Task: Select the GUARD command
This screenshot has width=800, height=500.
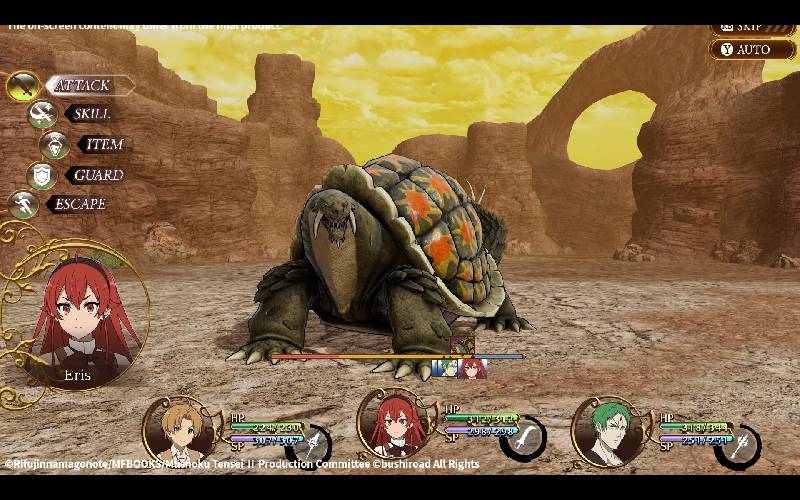Action: (x=96, y=175)
